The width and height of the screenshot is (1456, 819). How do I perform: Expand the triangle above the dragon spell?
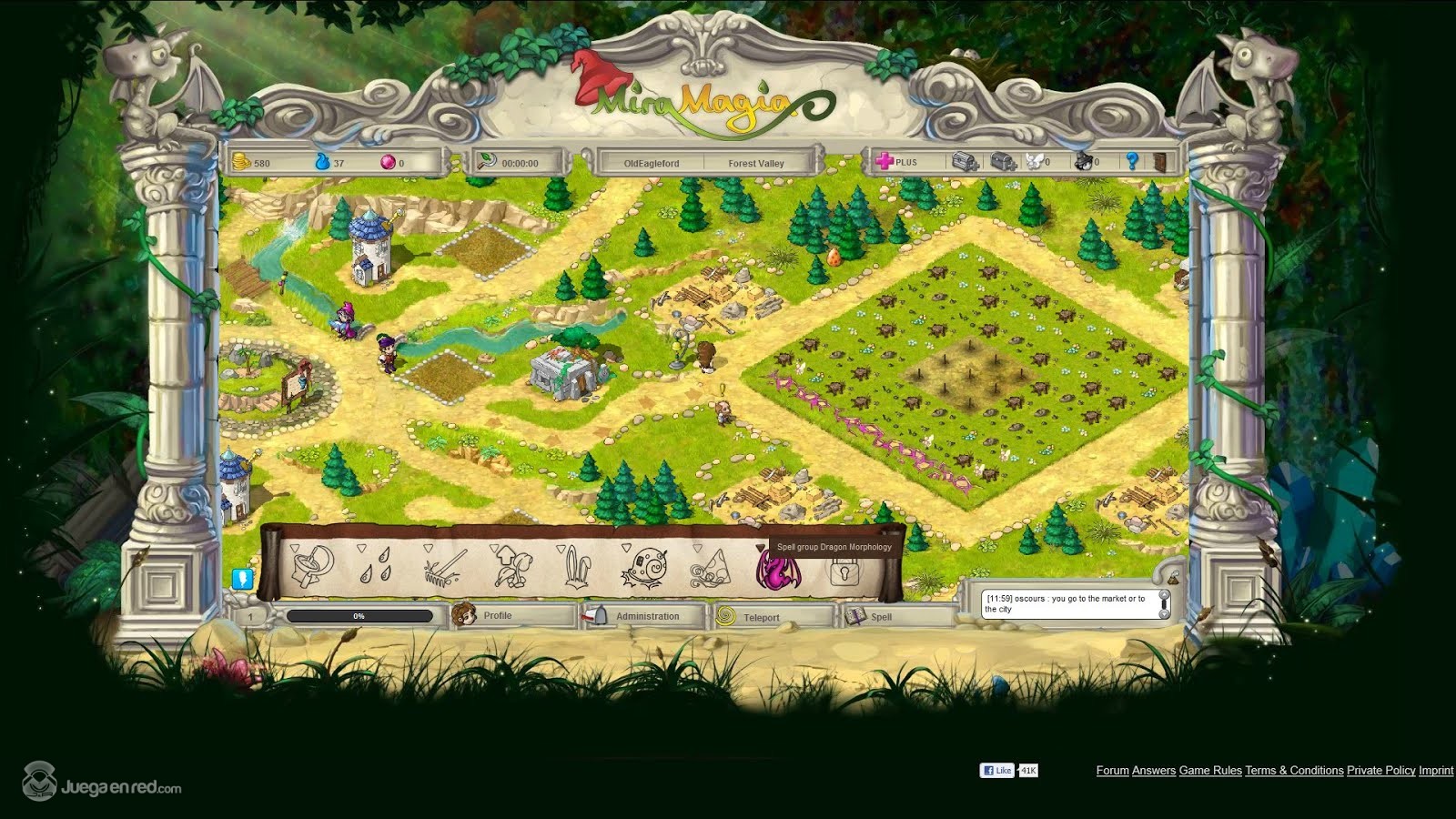pyautogui.click(x=763, y=546)
